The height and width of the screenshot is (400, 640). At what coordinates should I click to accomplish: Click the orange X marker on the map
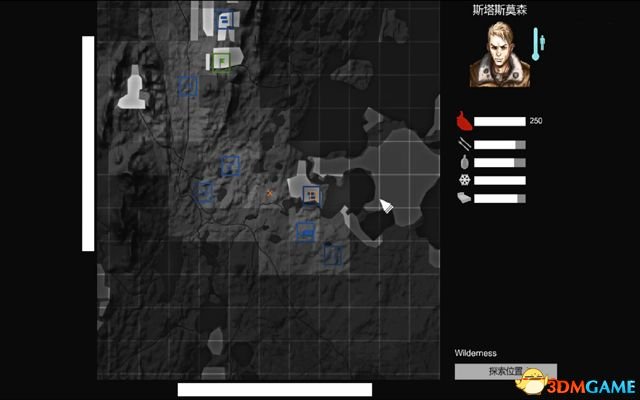(x=269, y=193)
